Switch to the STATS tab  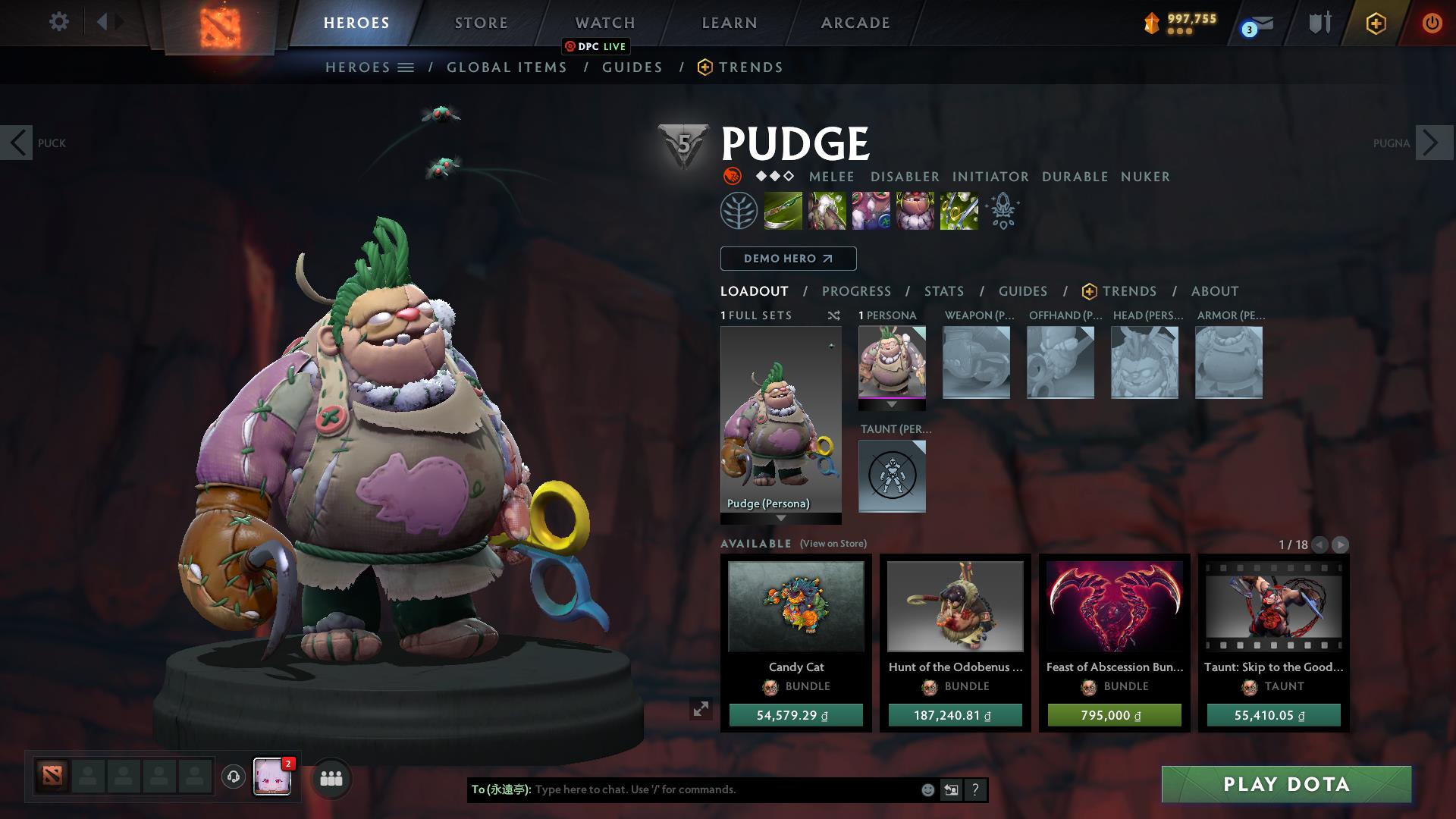(943, 290)
